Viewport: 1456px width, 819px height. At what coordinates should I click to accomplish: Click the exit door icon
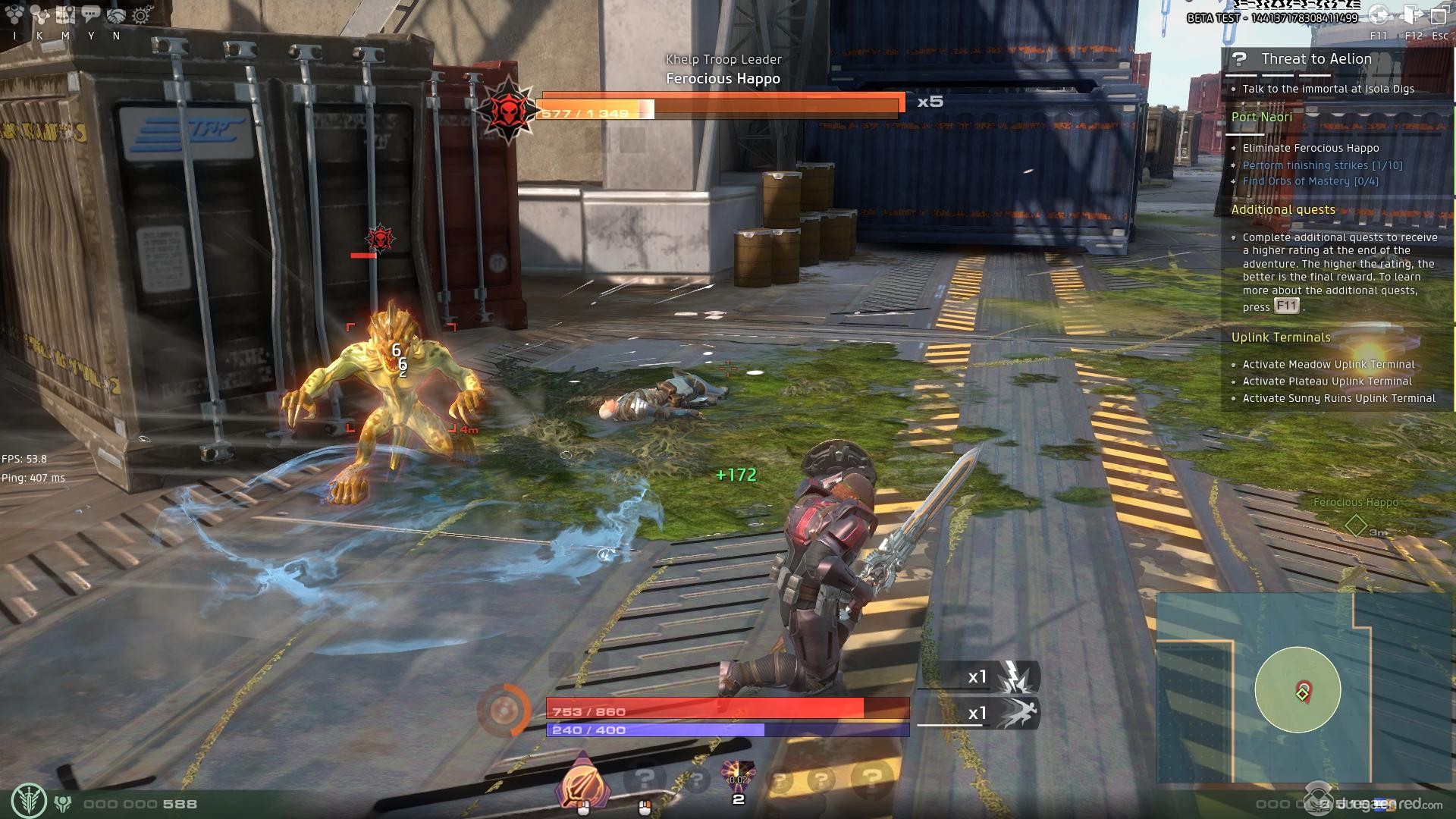[1413, 15]
